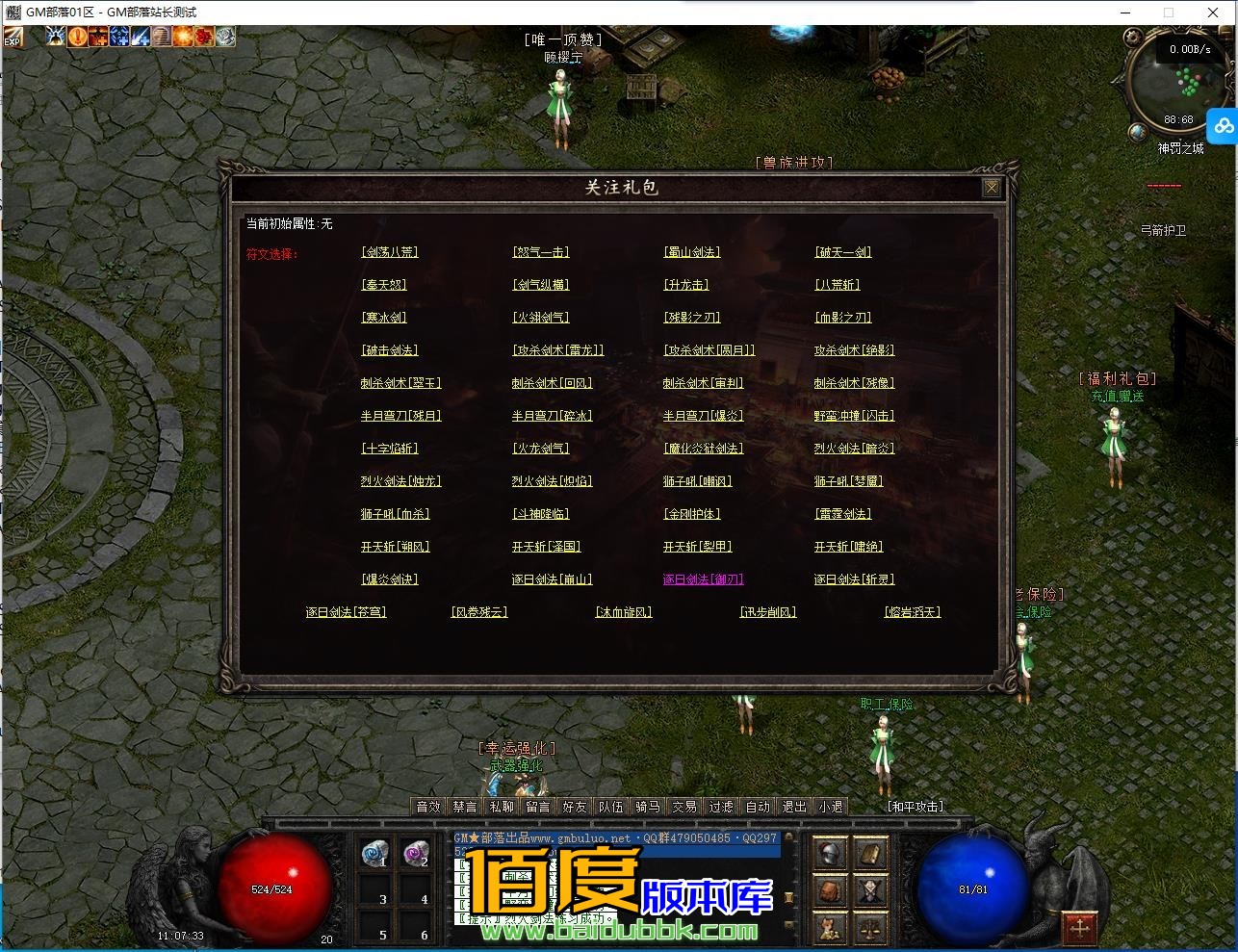Toggle 禁言 mute chat
Image resolution: width=1238 pixels, height=952 pixels.
coord(464,807)
